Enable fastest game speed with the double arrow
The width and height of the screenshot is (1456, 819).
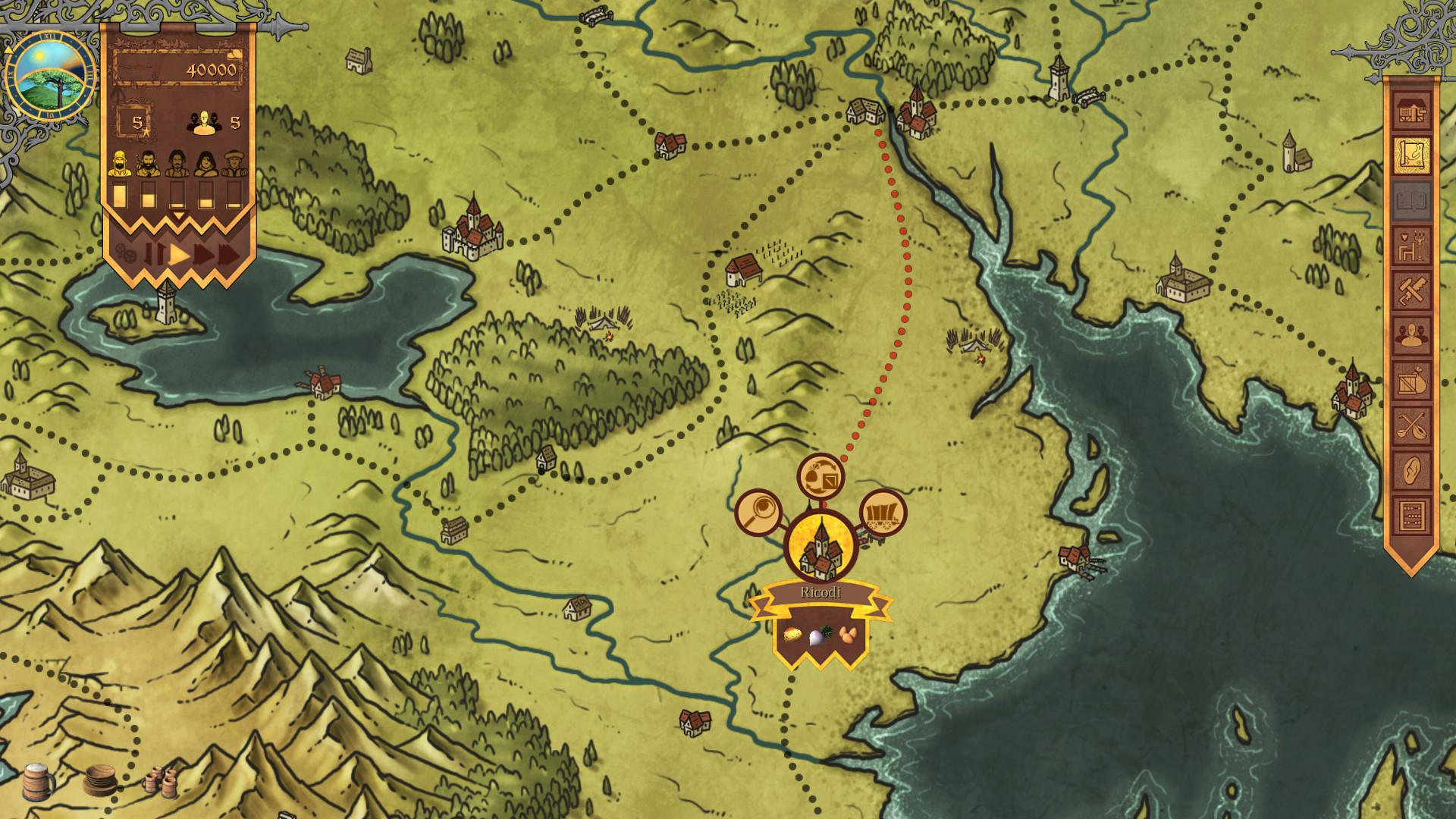pyautogui.click(x=227, y=254)
